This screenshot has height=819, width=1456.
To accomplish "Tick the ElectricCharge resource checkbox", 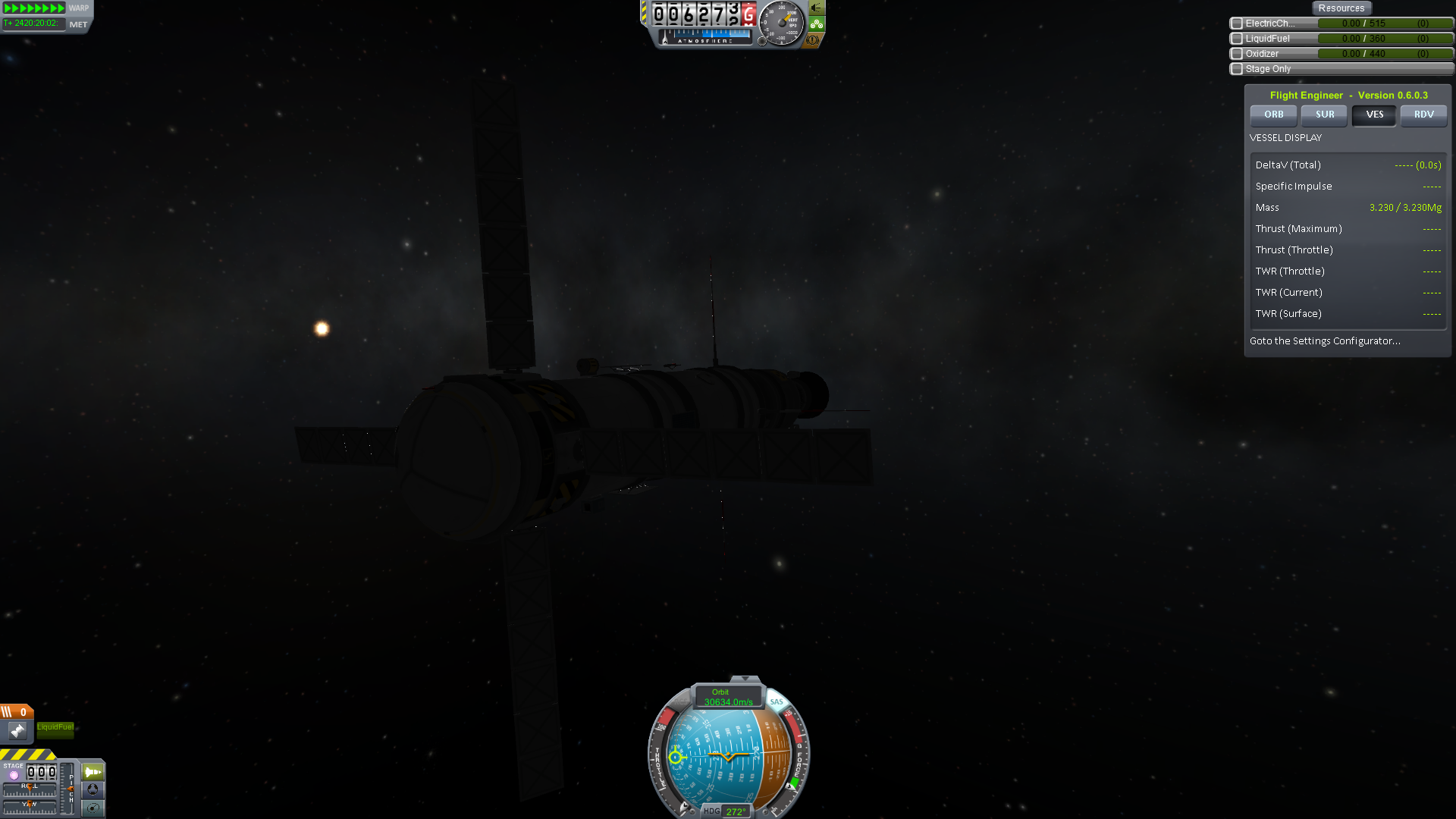I will [x=1237, y=24].
